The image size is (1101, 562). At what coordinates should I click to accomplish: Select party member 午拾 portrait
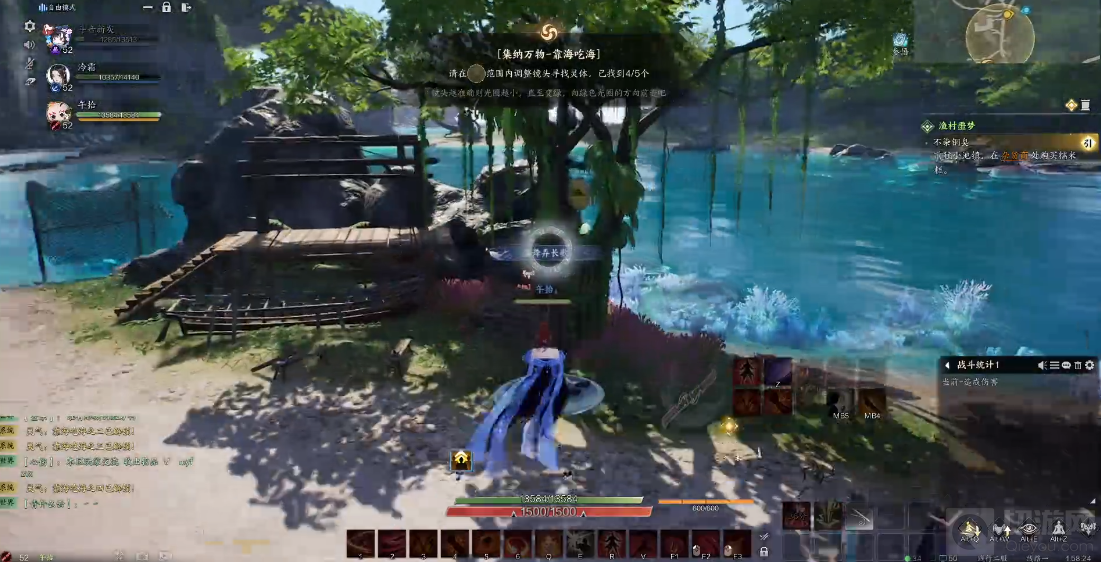(x=58, y=113)
